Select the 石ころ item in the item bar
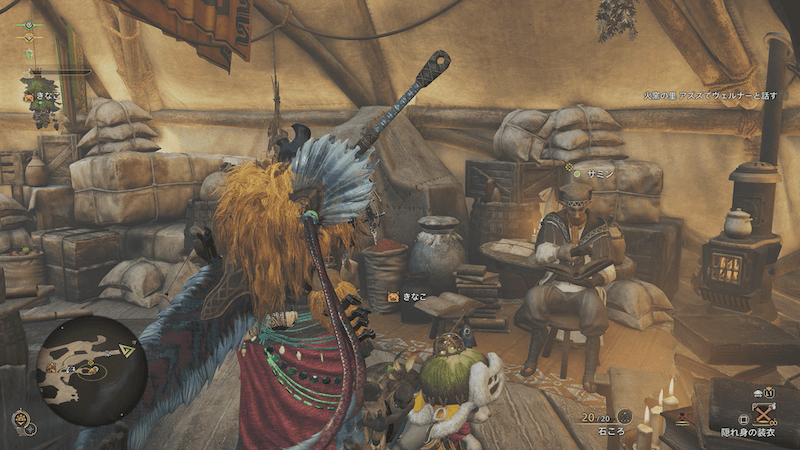This screenshot has height=450, width=800. (626, 415)
